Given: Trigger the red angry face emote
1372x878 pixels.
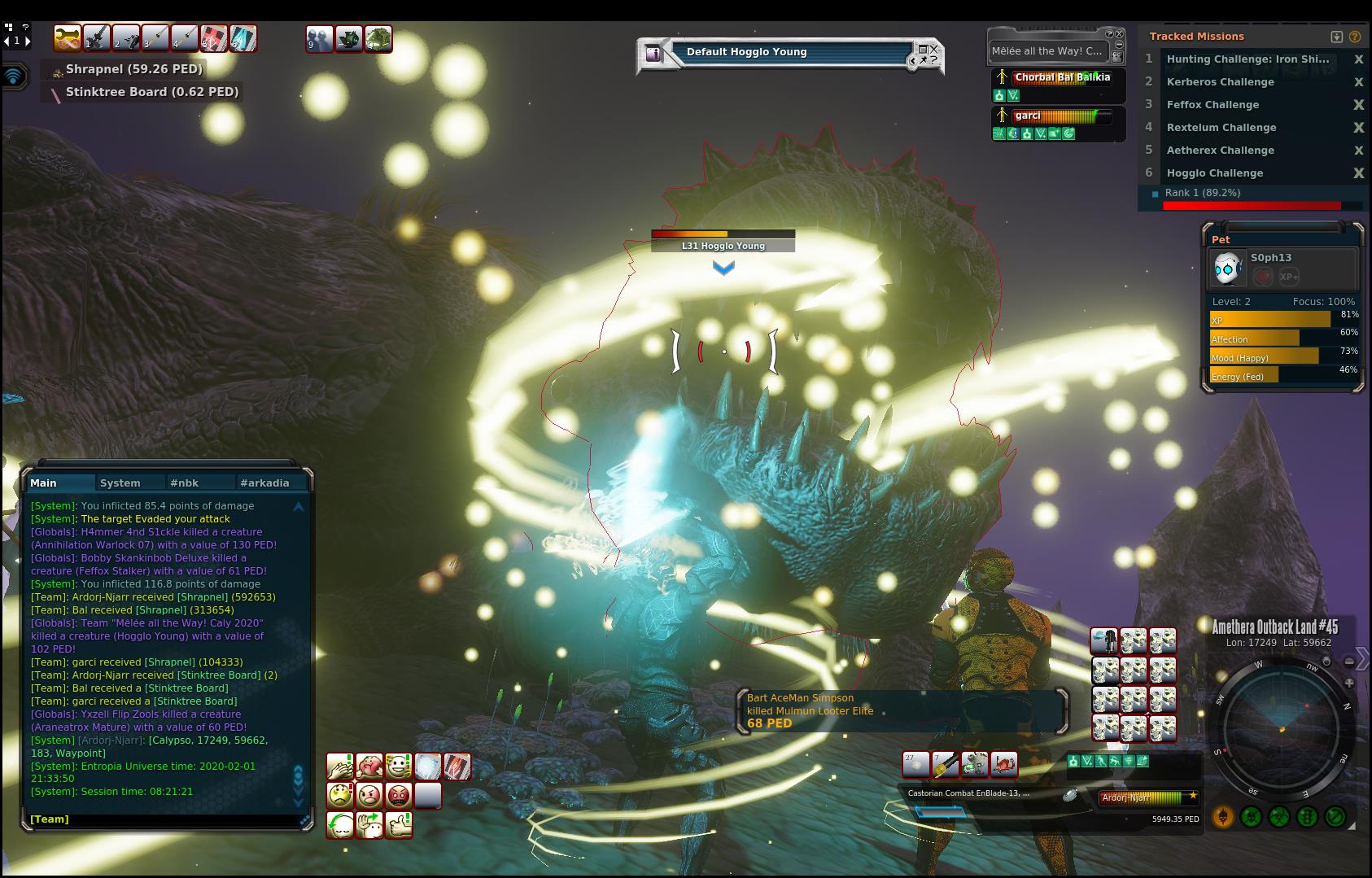Looking at the screenshot, I should (399, 795).
